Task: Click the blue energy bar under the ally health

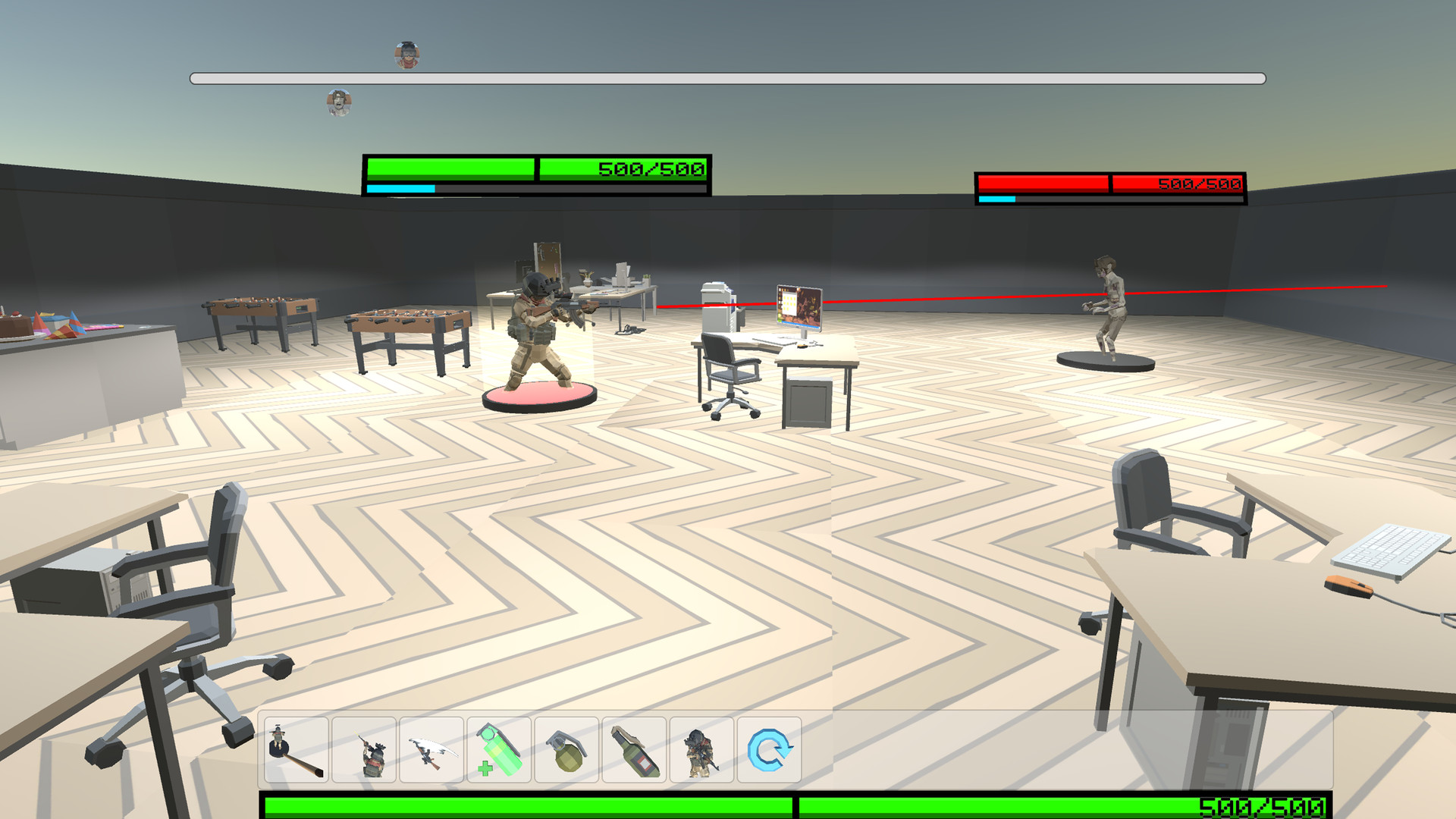Action: click(x=402, y=187)
